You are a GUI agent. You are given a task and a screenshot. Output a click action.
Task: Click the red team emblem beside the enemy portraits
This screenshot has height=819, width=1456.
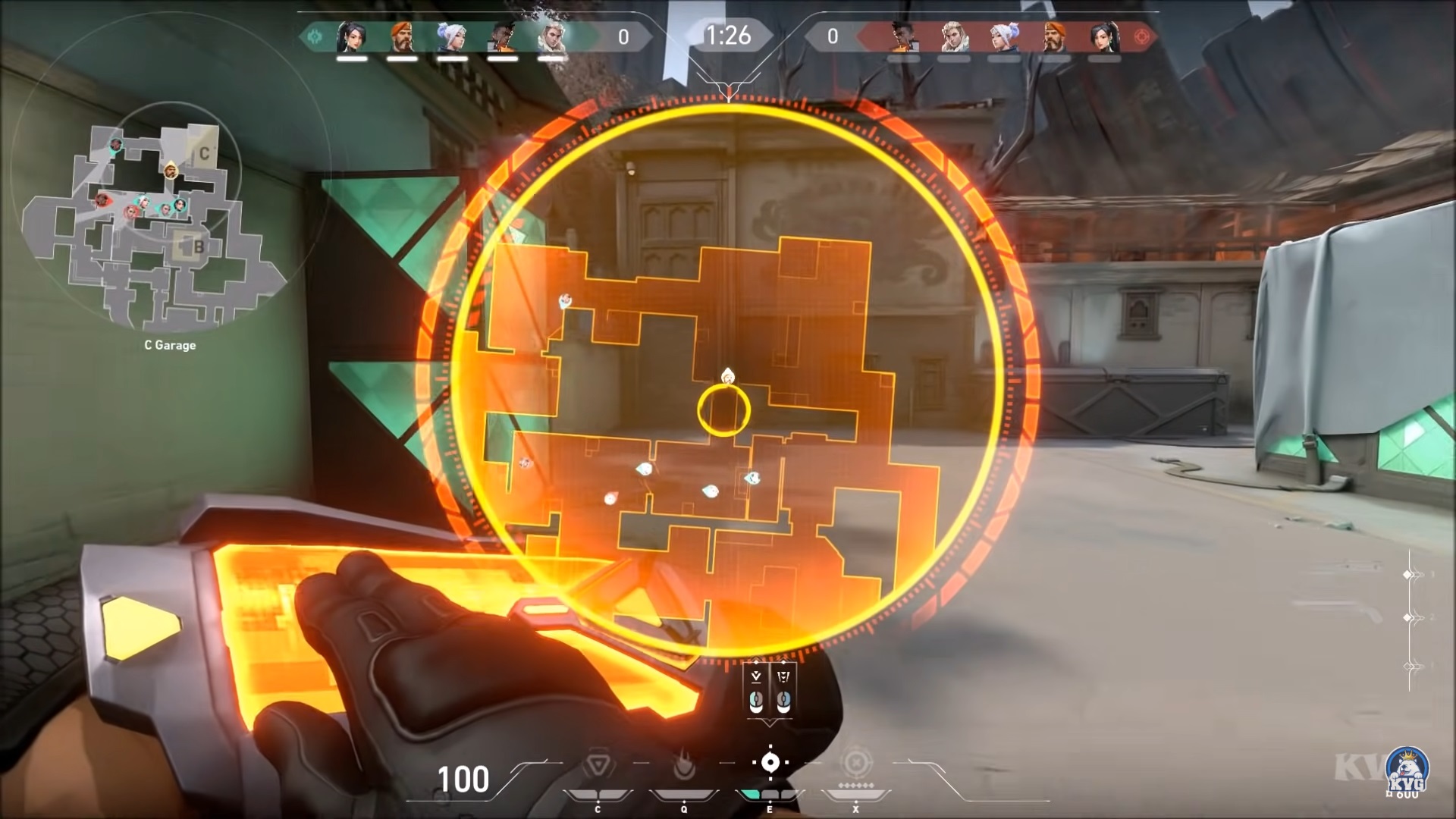point(1141,36)
